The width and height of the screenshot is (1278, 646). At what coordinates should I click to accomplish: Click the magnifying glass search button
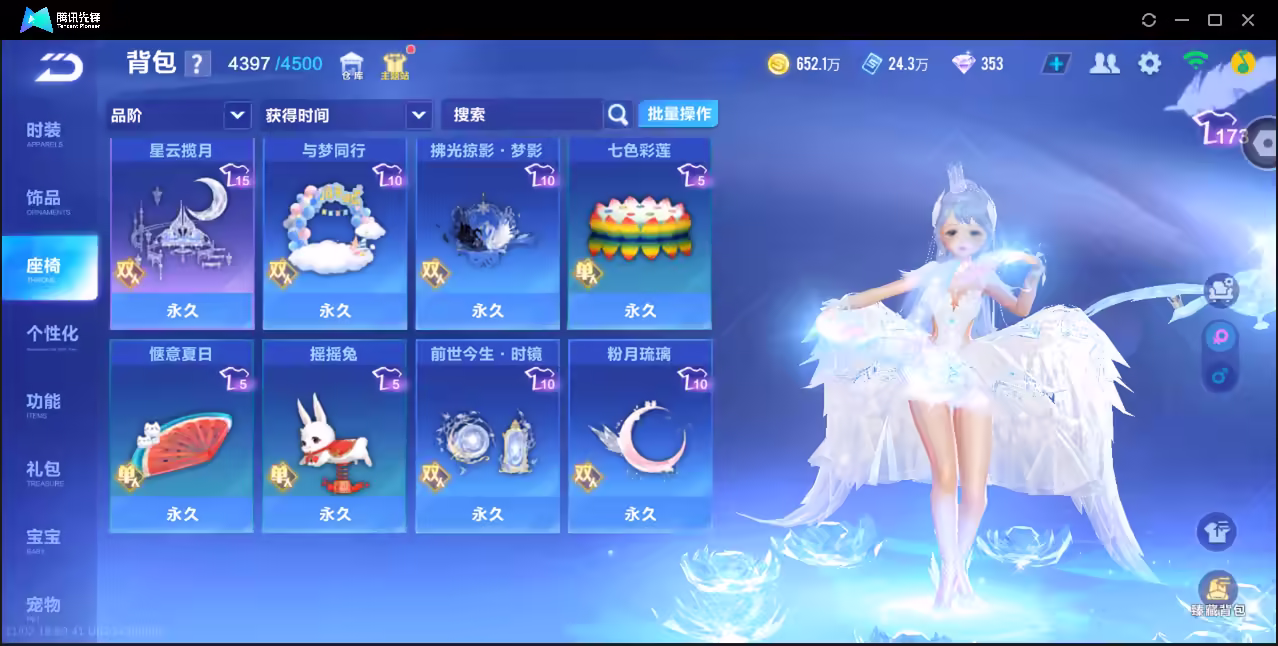click(618, 115)
